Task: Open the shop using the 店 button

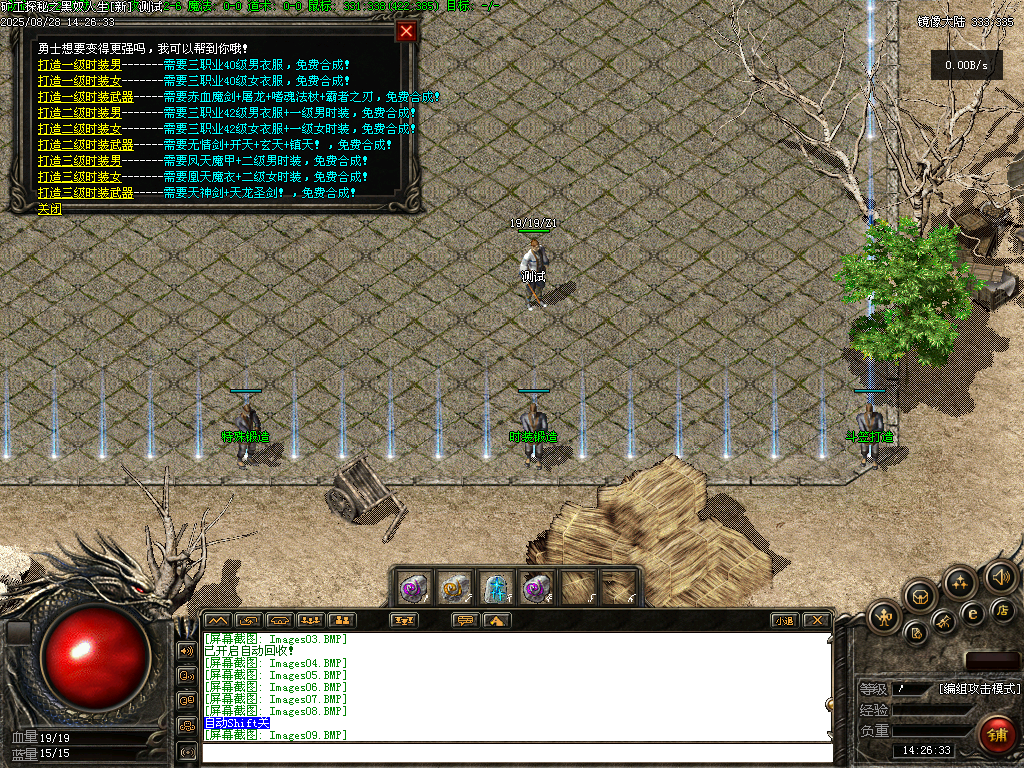Action: click(1004, 609)
